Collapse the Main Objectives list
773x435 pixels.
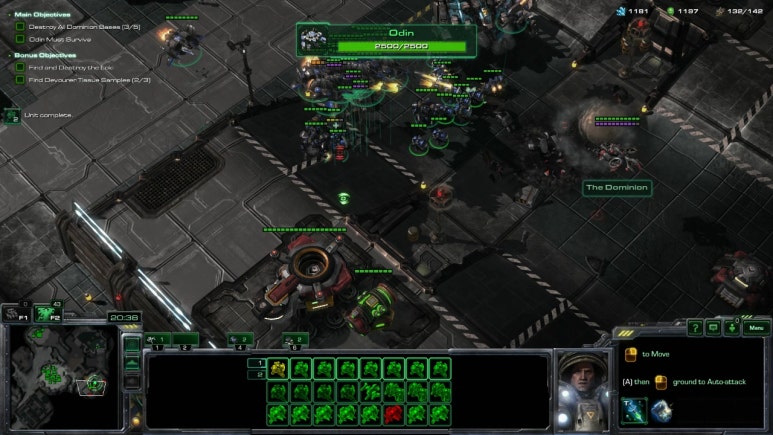9,15
